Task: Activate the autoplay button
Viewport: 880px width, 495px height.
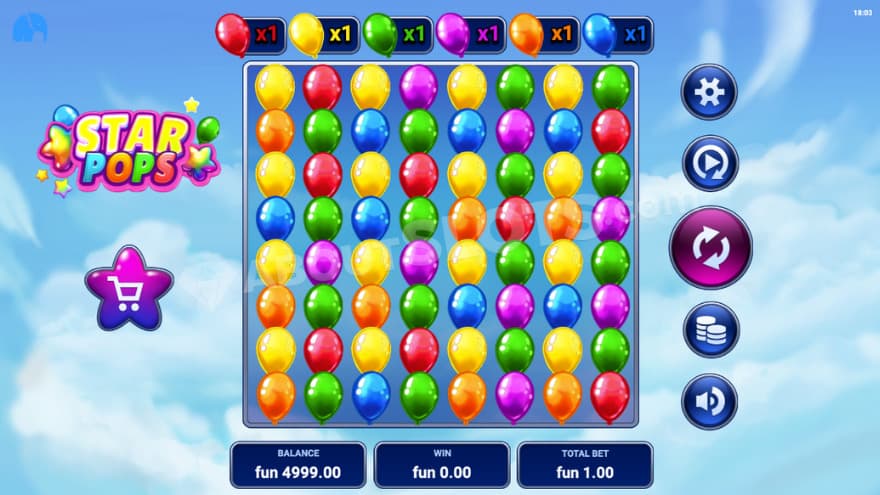Action: click(x=710, y=163)
